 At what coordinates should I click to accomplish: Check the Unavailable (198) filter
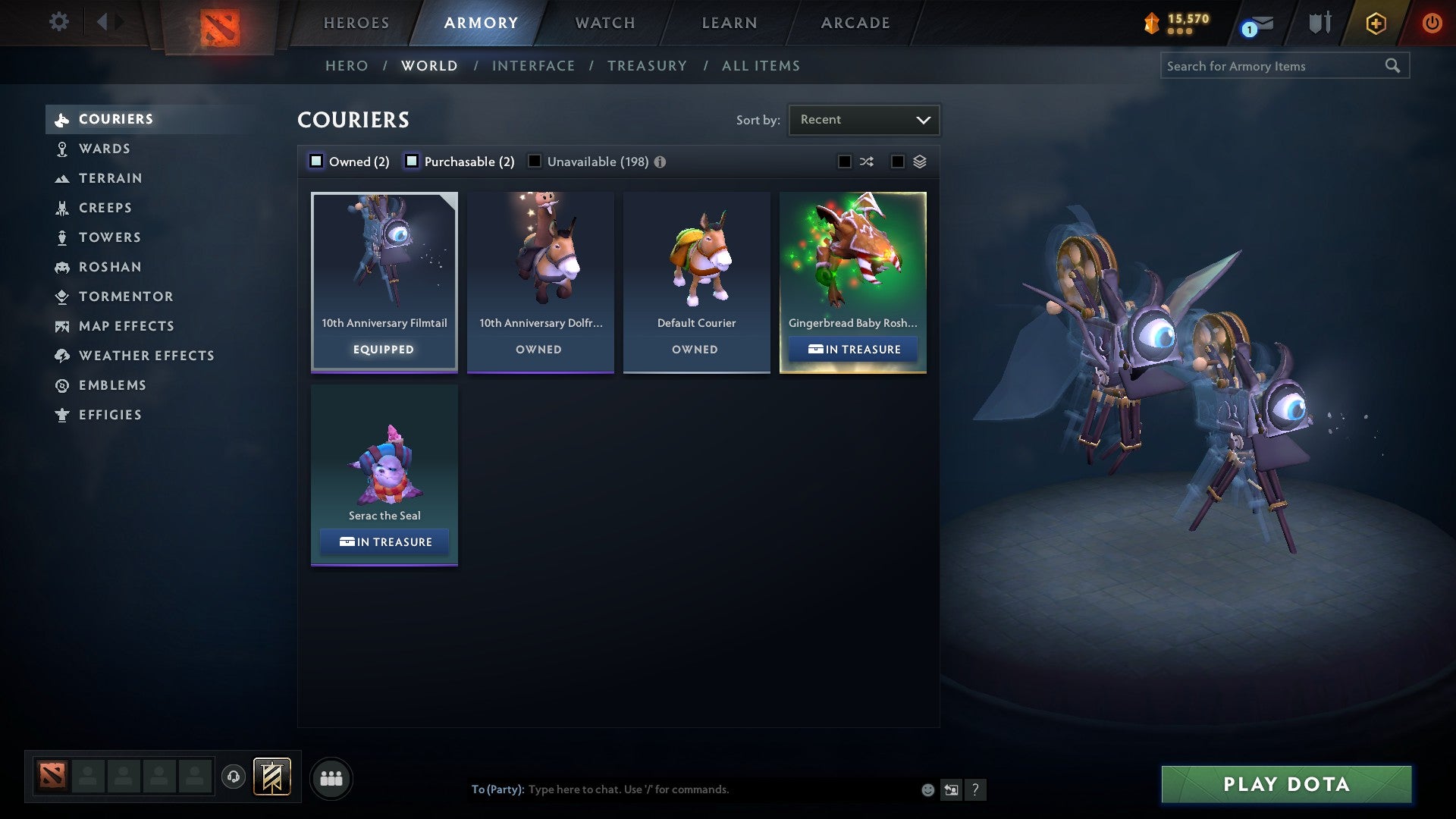tap(535, 162)
